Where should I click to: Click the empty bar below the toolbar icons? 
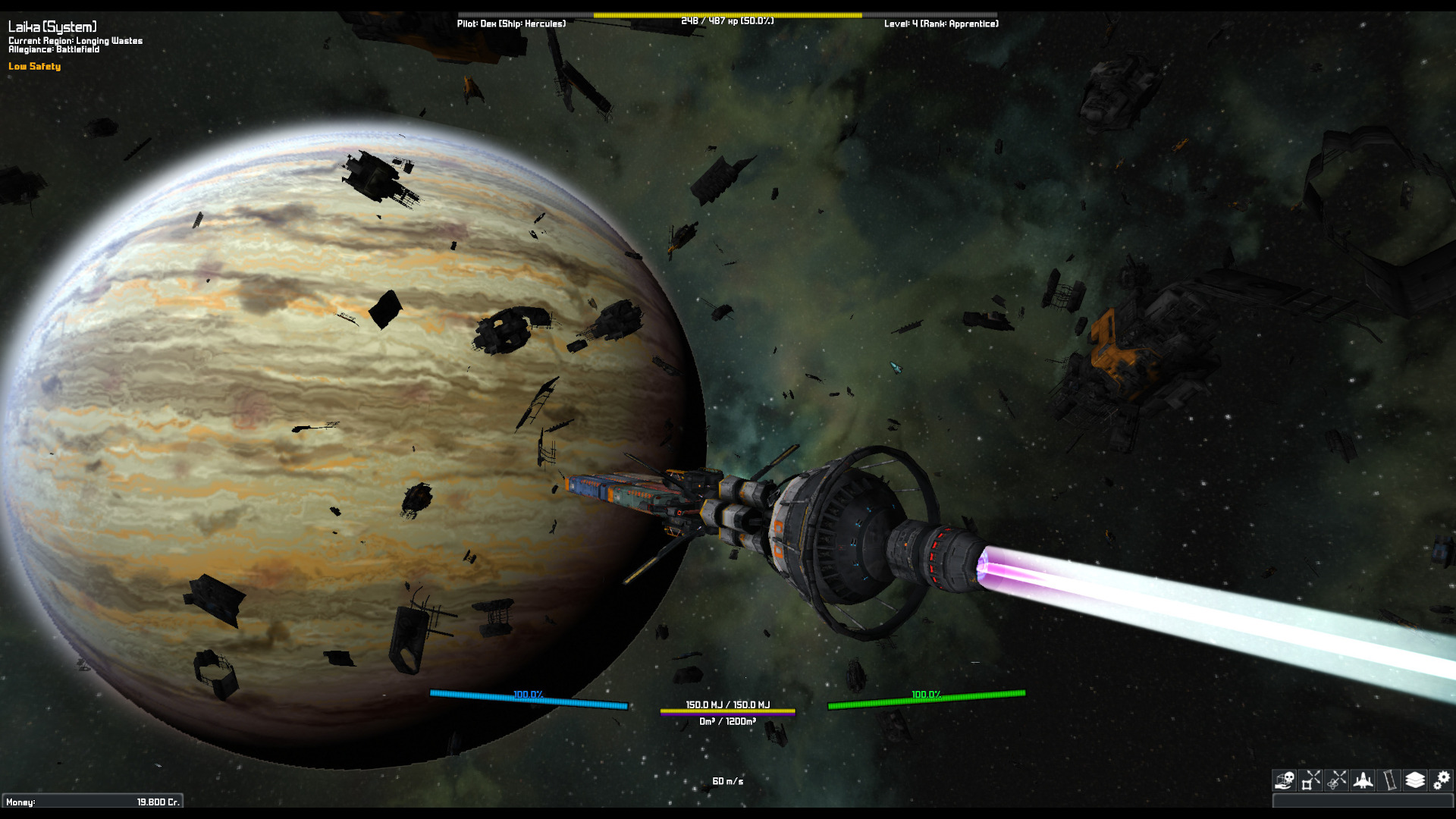pyautogui.click(x=1362, y=800)
